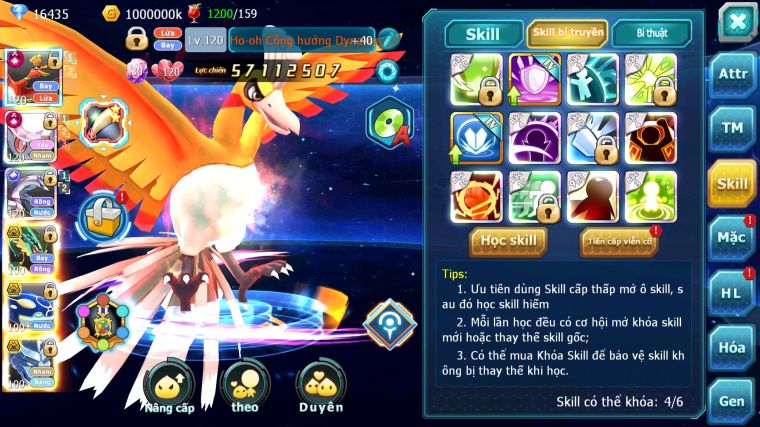The image size is (760, 427).
Task: Select the orange basketball skill slot
Action: pyautogui.click(x=476, y=196)
